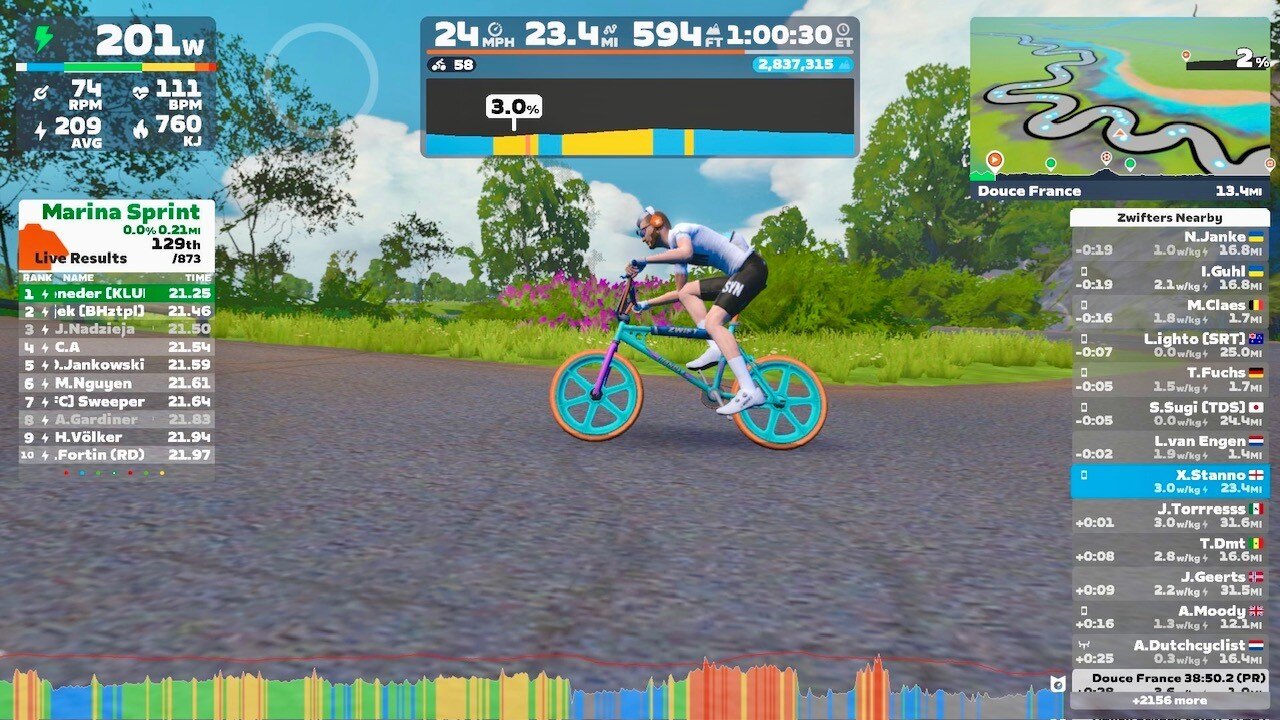
Task: Select the highlighted X.Stanno rider row
Action: 1169,482
